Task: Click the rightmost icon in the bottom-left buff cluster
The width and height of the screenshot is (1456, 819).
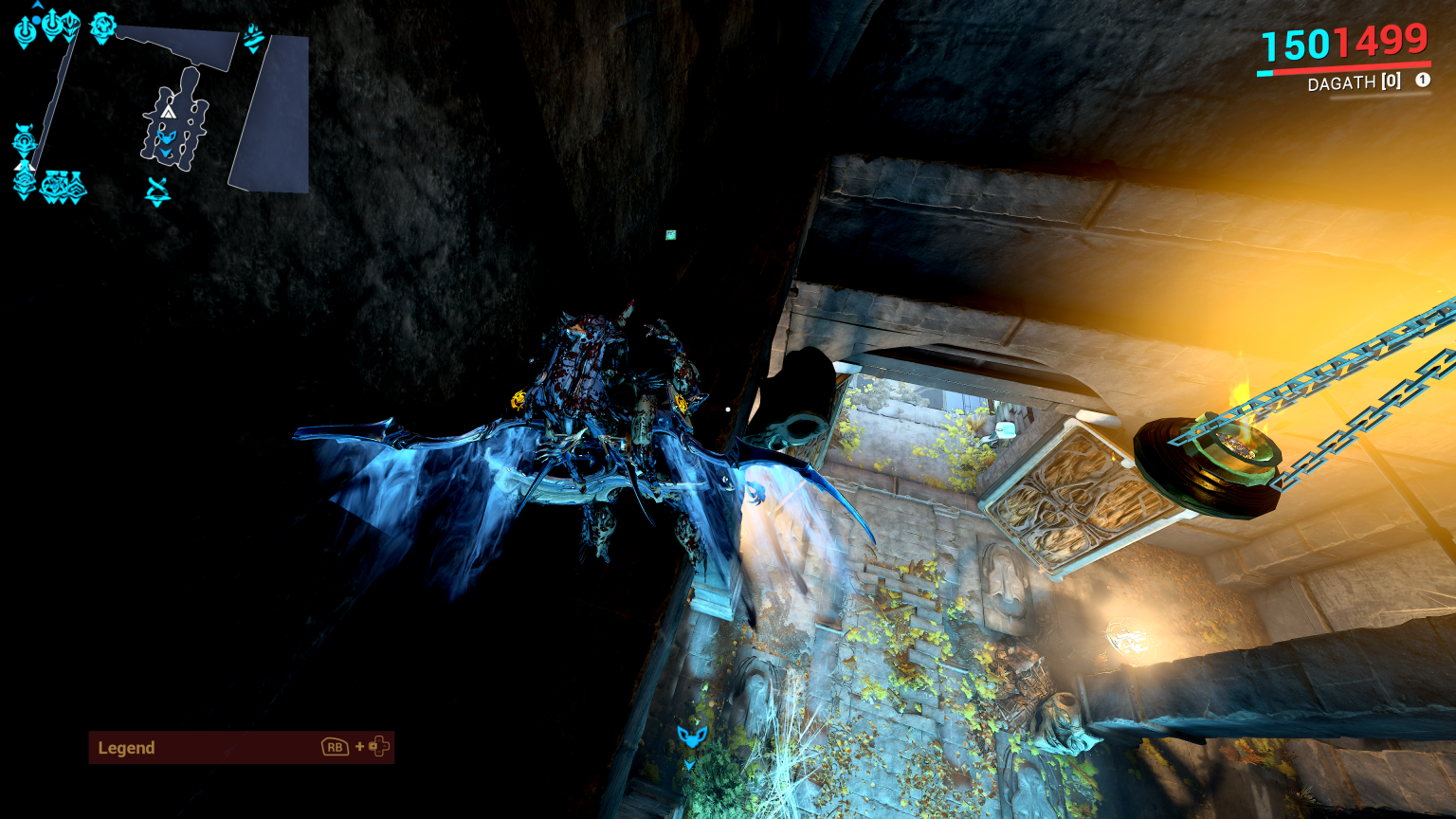Action: coord(74,187)
